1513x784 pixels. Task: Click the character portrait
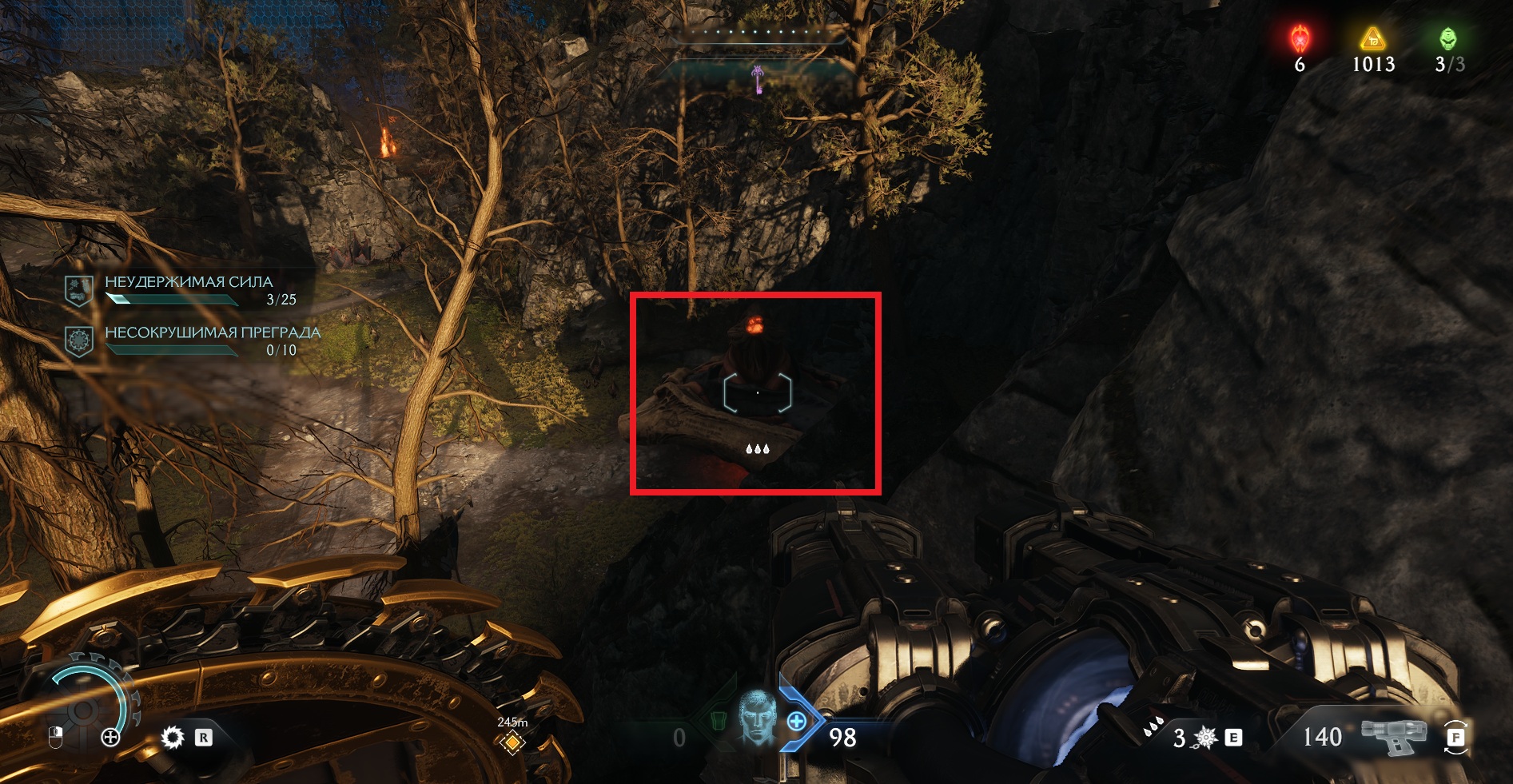tap(755, 718)
